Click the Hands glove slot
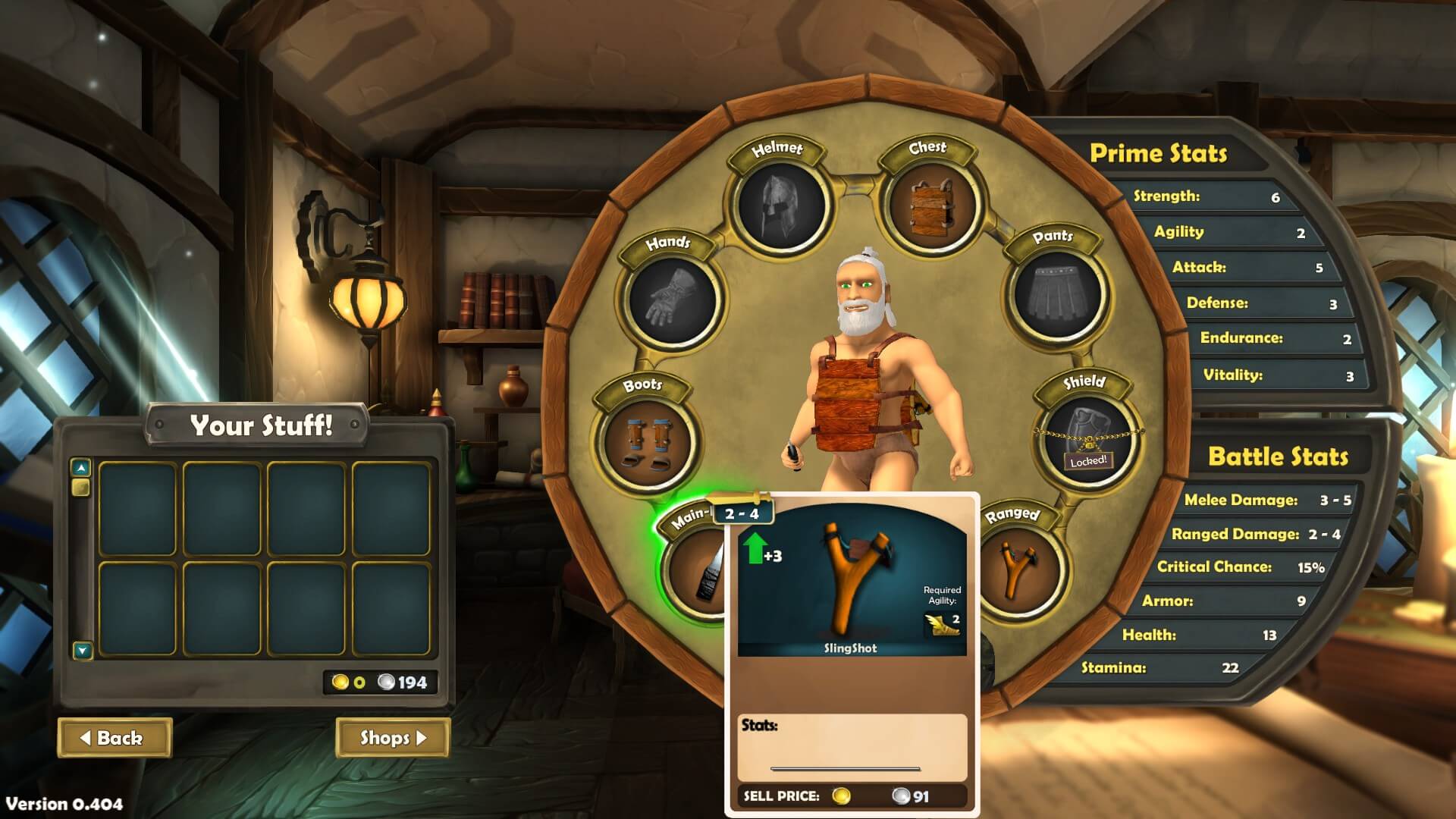 pos(673,299)
